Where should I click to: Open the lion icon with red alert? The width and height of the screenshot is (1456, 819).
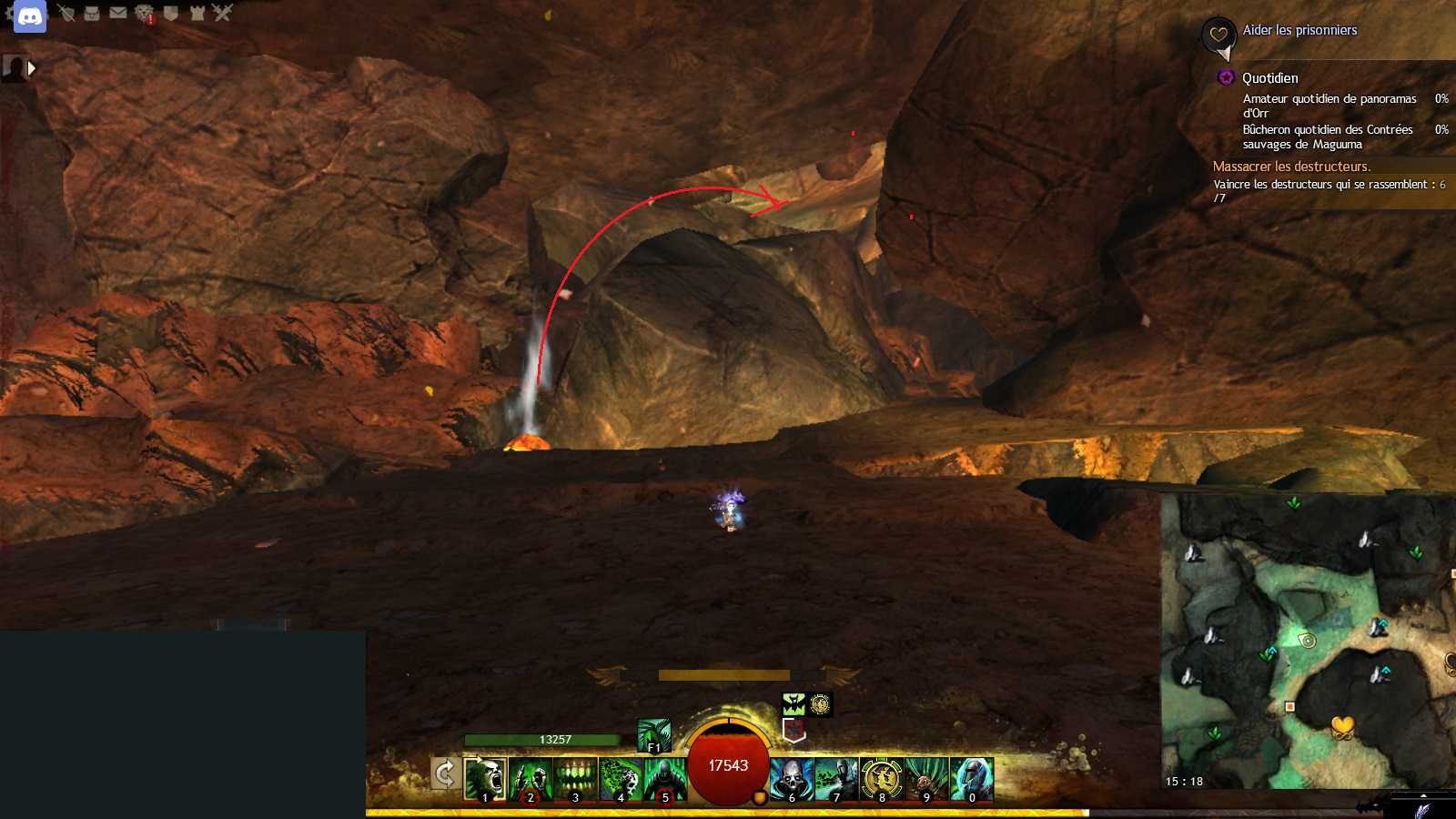click(x=145, y=13)
